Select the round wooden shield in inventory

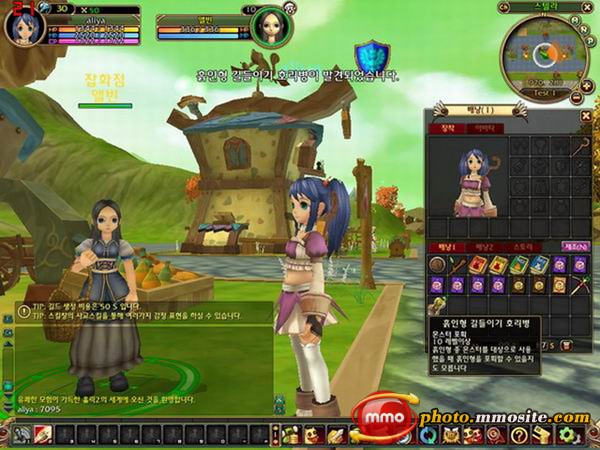click(x=438, y=265)
